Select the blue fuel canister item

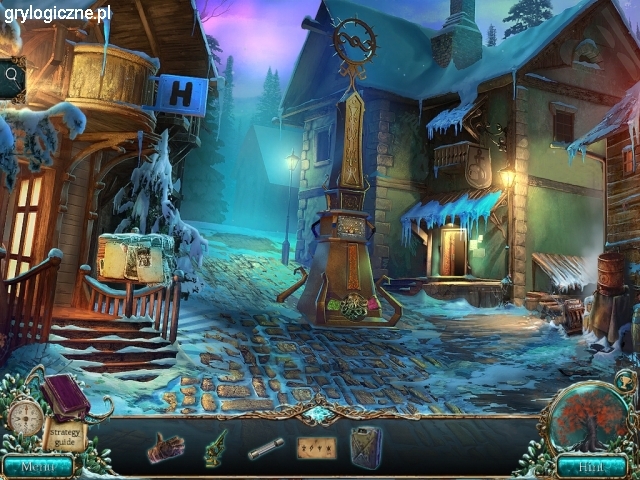point(365,445)
